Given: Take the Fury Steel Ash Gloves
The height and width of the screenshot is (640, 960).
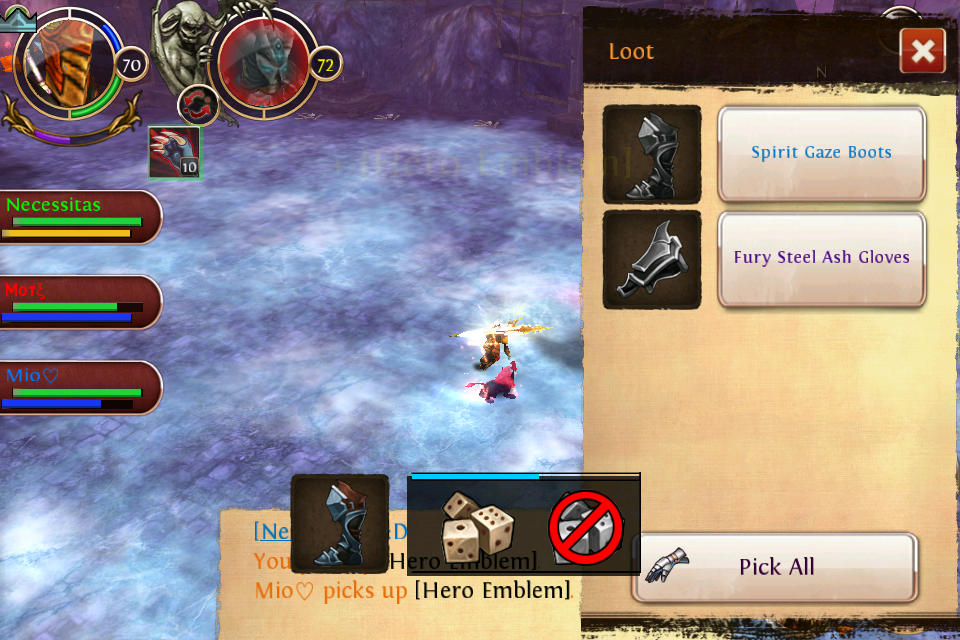Looking at the screenshot, I should pyautogui.click(x=821, y=258).
